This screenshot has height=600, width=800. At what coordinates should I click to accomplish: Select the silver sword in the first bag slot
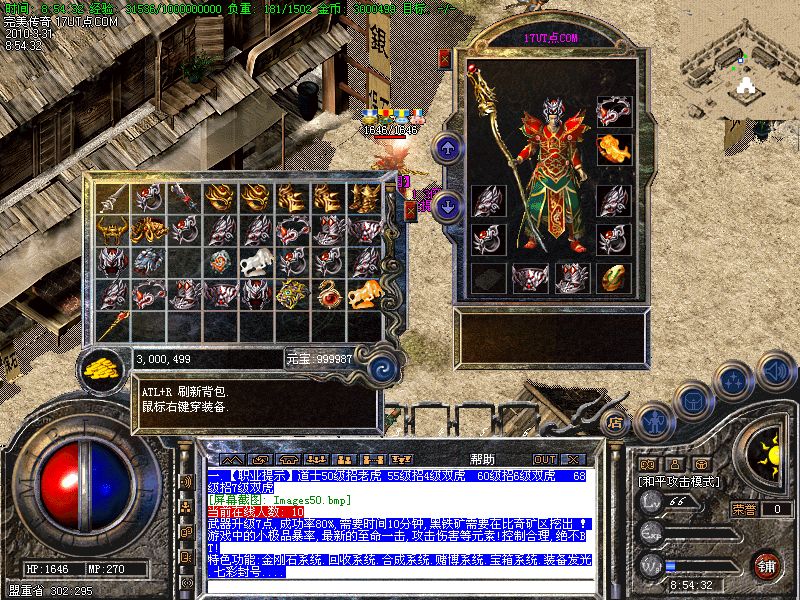(x=112, y=199)
